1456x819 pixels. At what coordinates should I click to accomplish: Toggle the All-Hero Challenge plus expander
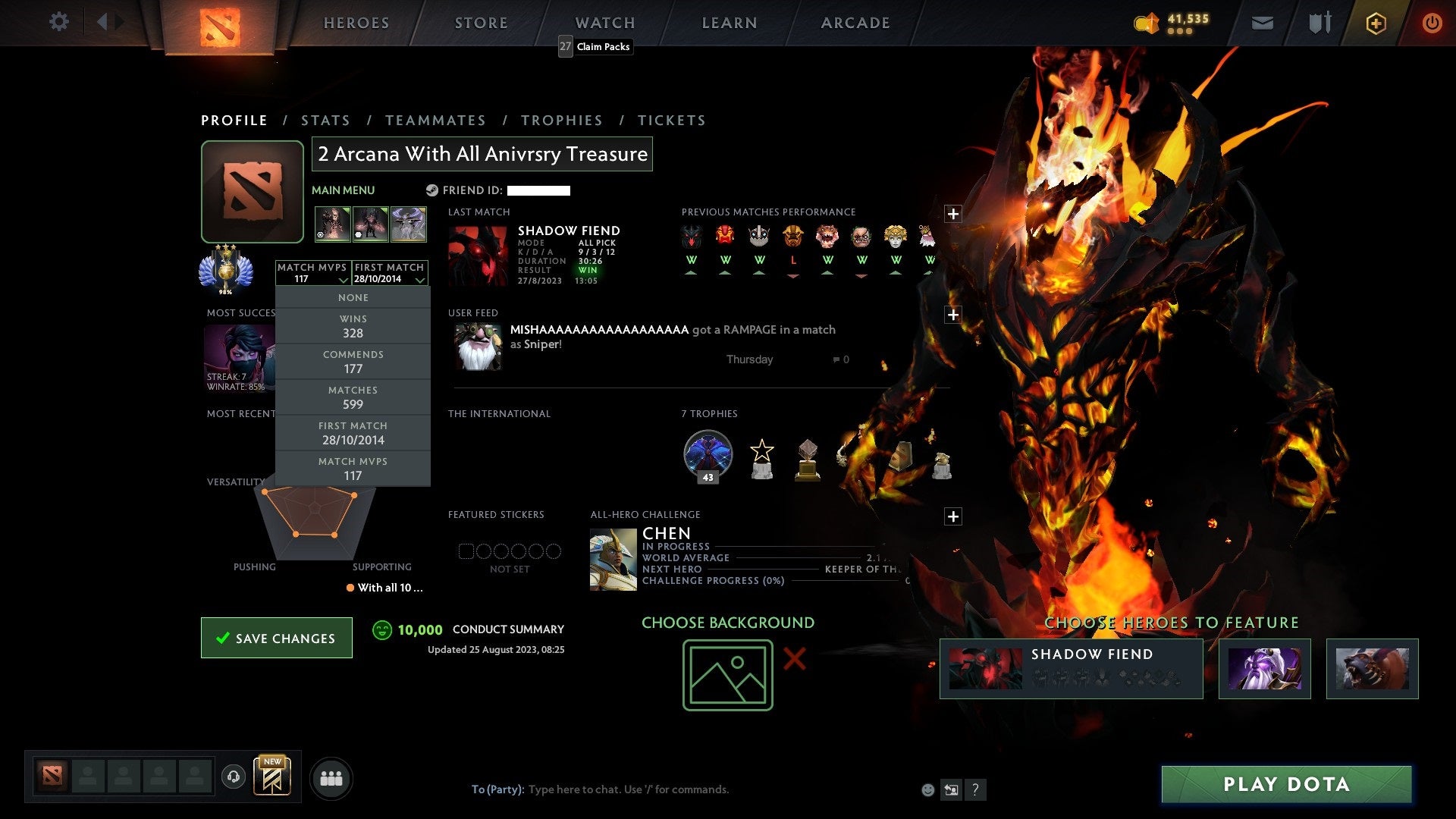(x=954, y=515)
